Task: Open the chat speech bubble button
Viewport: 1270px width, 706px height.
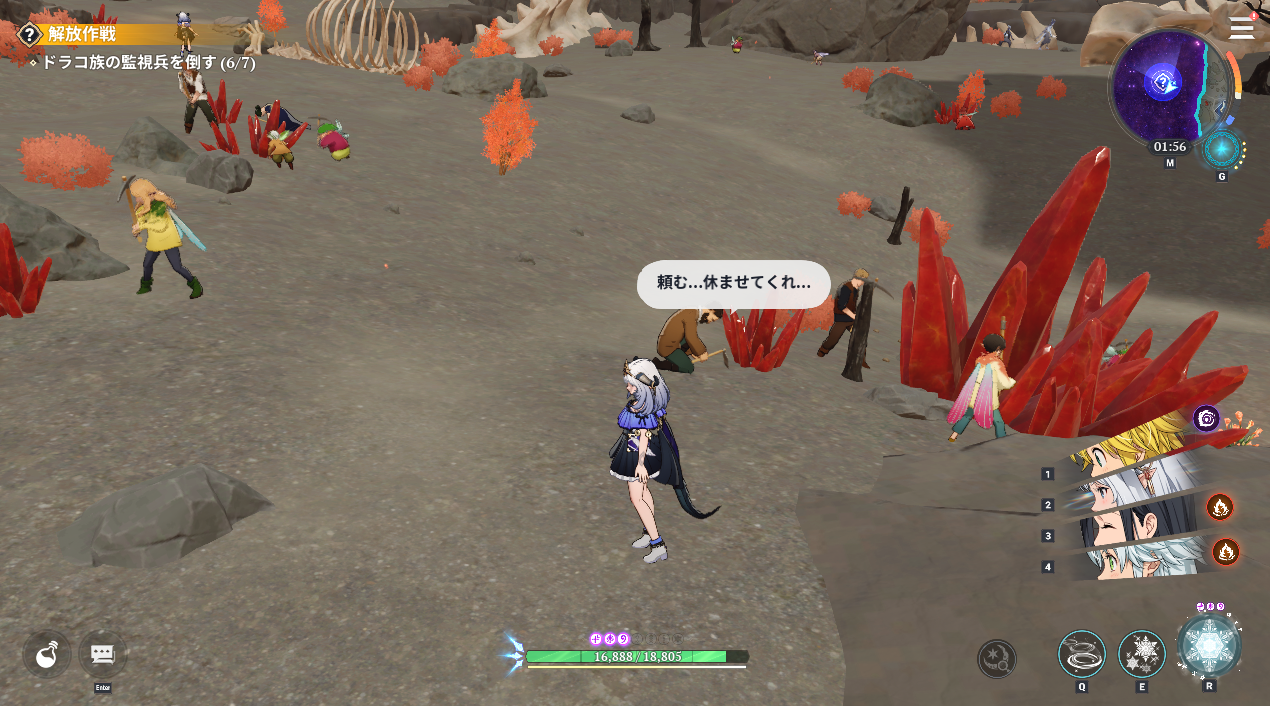Action: [102, 654]
